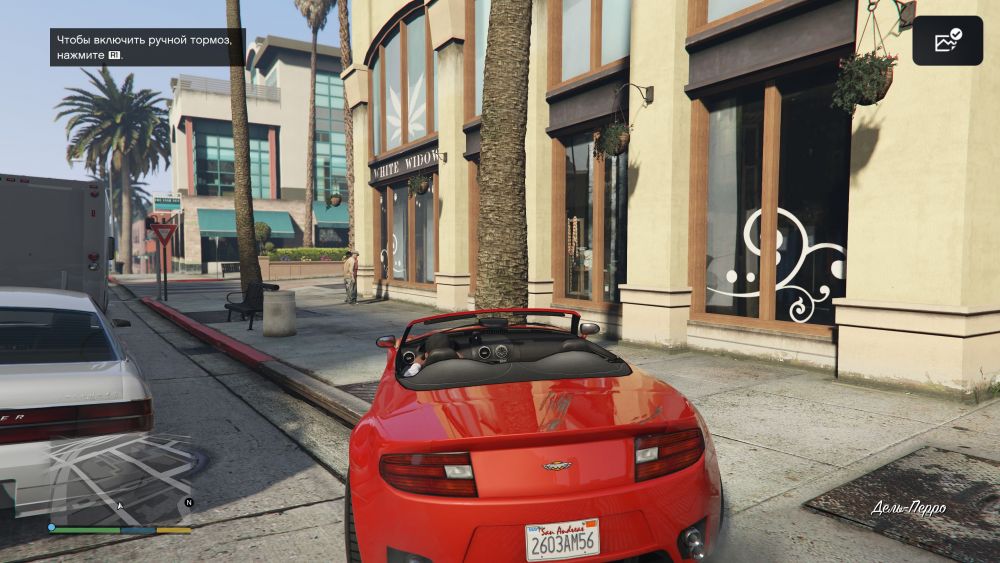Click the minimap radar

119,478
